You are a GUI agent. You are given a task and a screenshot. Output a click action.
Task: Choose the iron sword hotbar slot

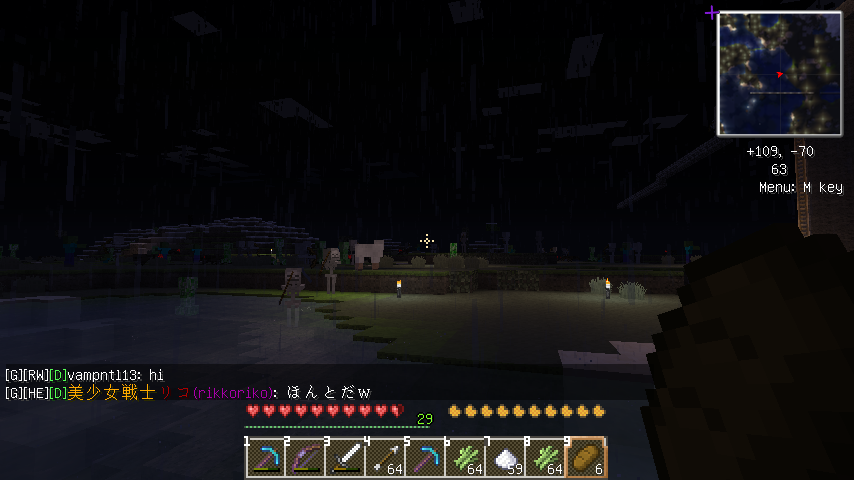(345, 458)
